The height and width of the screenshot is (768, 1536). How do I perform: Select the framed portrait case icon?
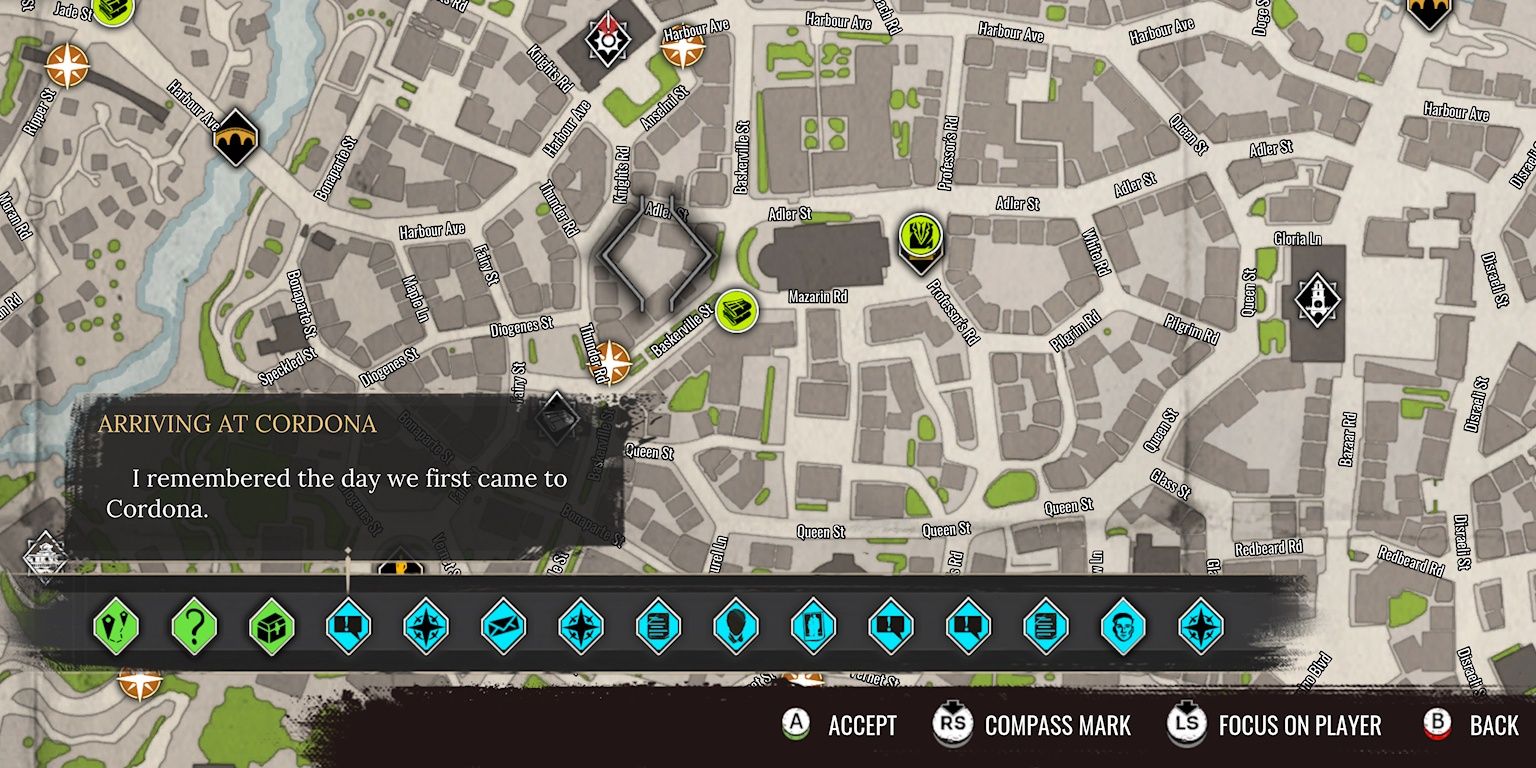tap(814, 627)
